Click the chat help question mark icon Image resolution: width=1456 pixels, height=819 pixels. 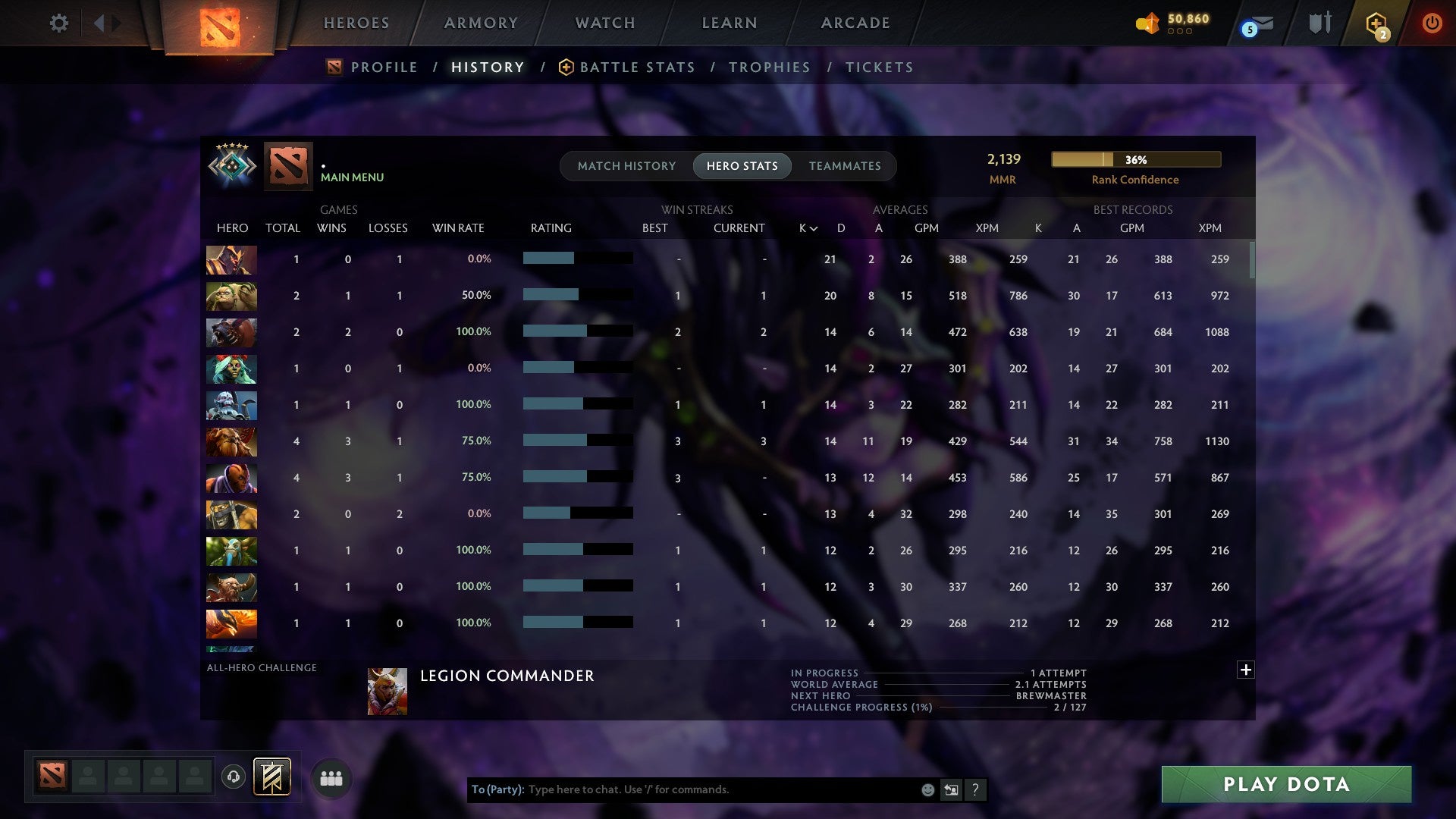tap(976, 789)
